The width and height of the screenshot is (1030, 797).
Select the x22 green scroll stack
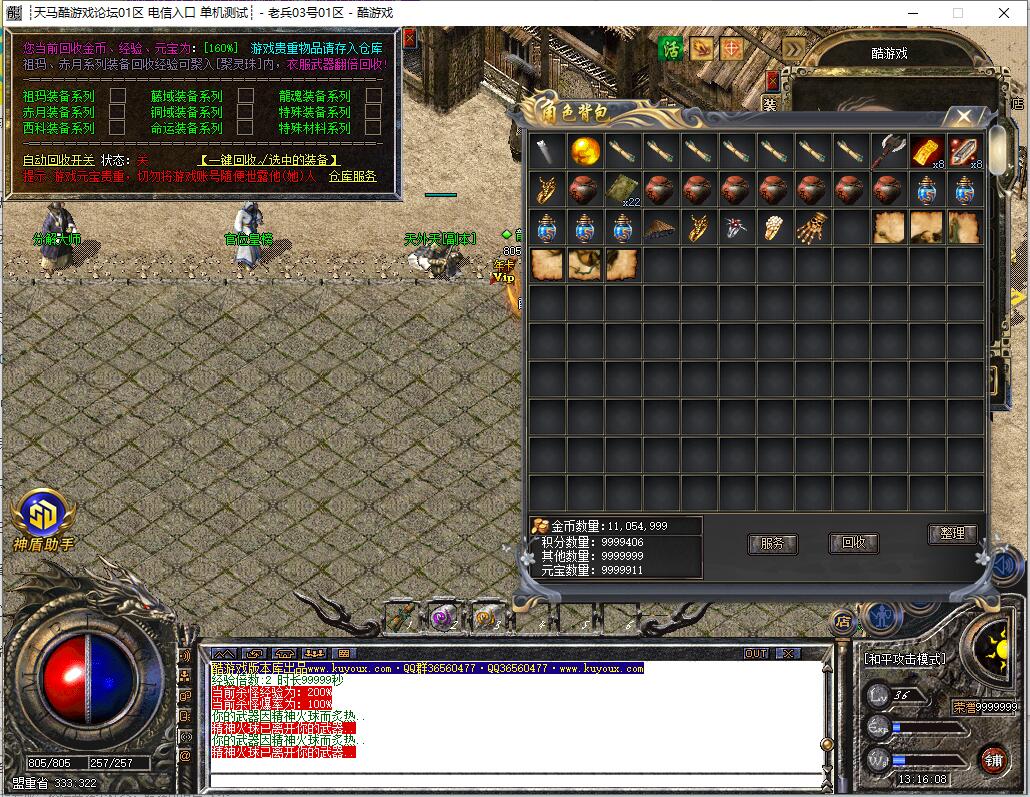624,190
